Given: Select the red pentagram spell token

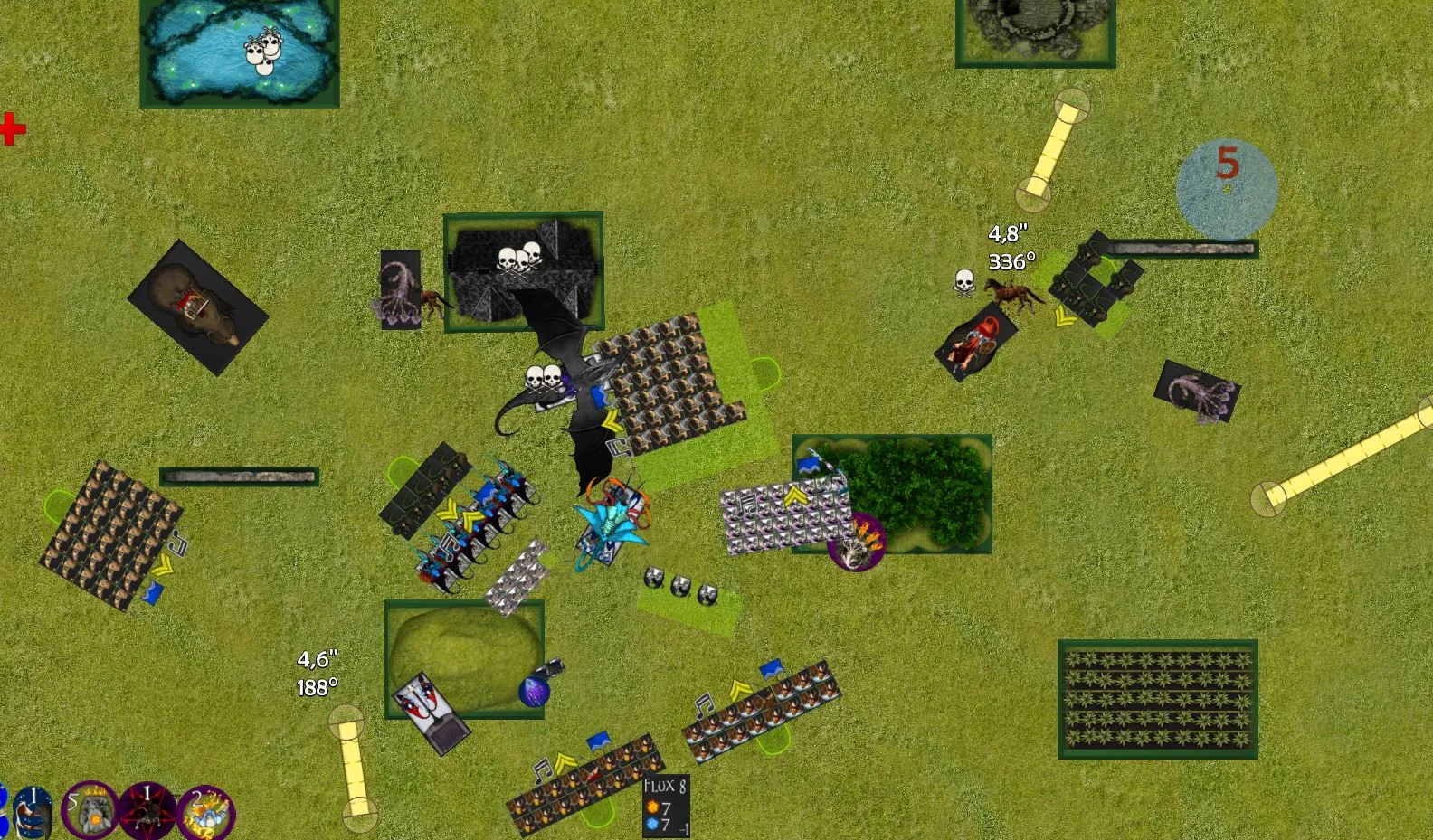Looking at the screenshot, I should [x=147, y=811].
